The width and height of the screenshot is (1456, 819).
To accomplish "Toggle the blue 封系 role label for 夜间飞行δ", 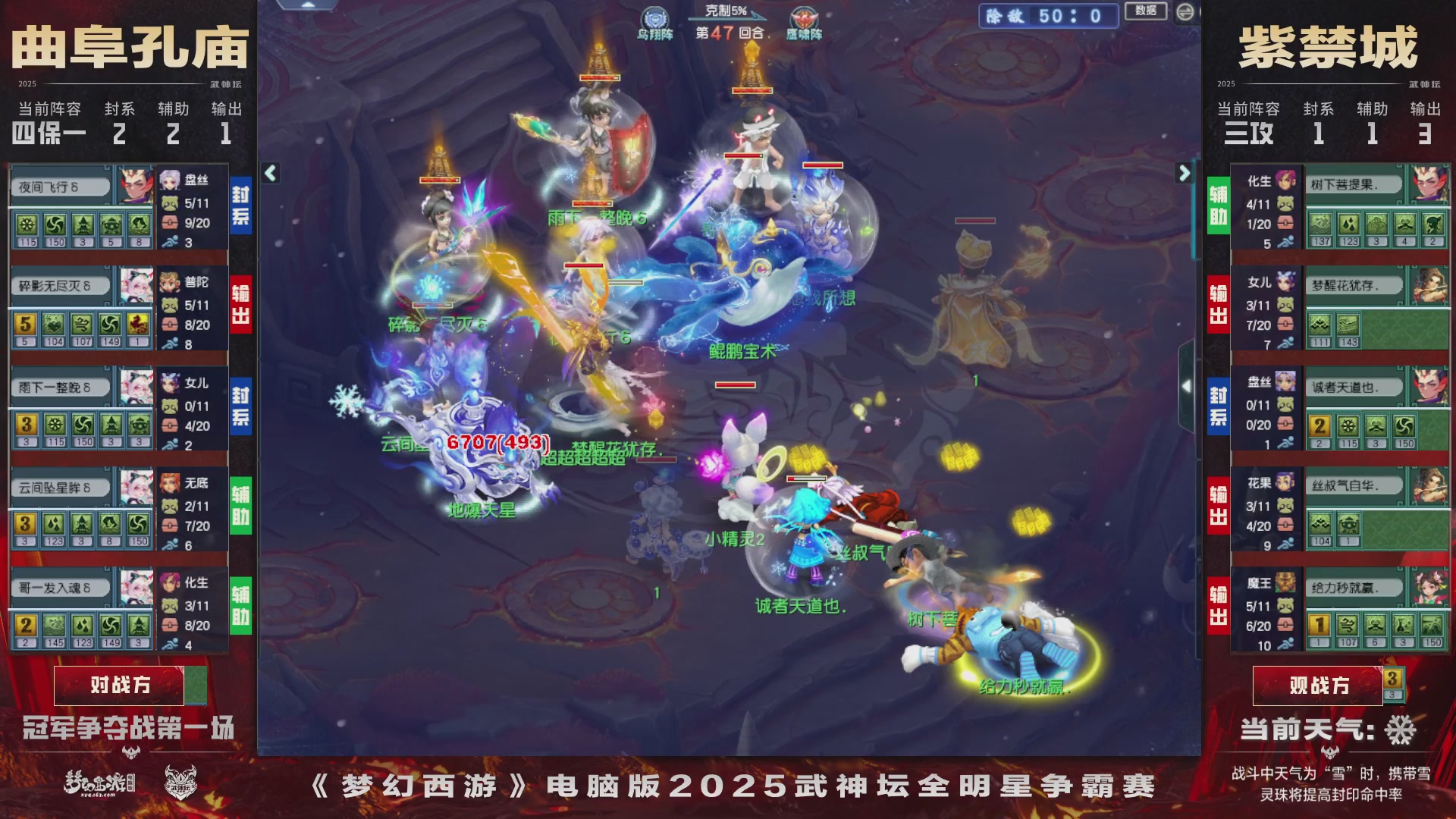I will click(x=241, y=199).
